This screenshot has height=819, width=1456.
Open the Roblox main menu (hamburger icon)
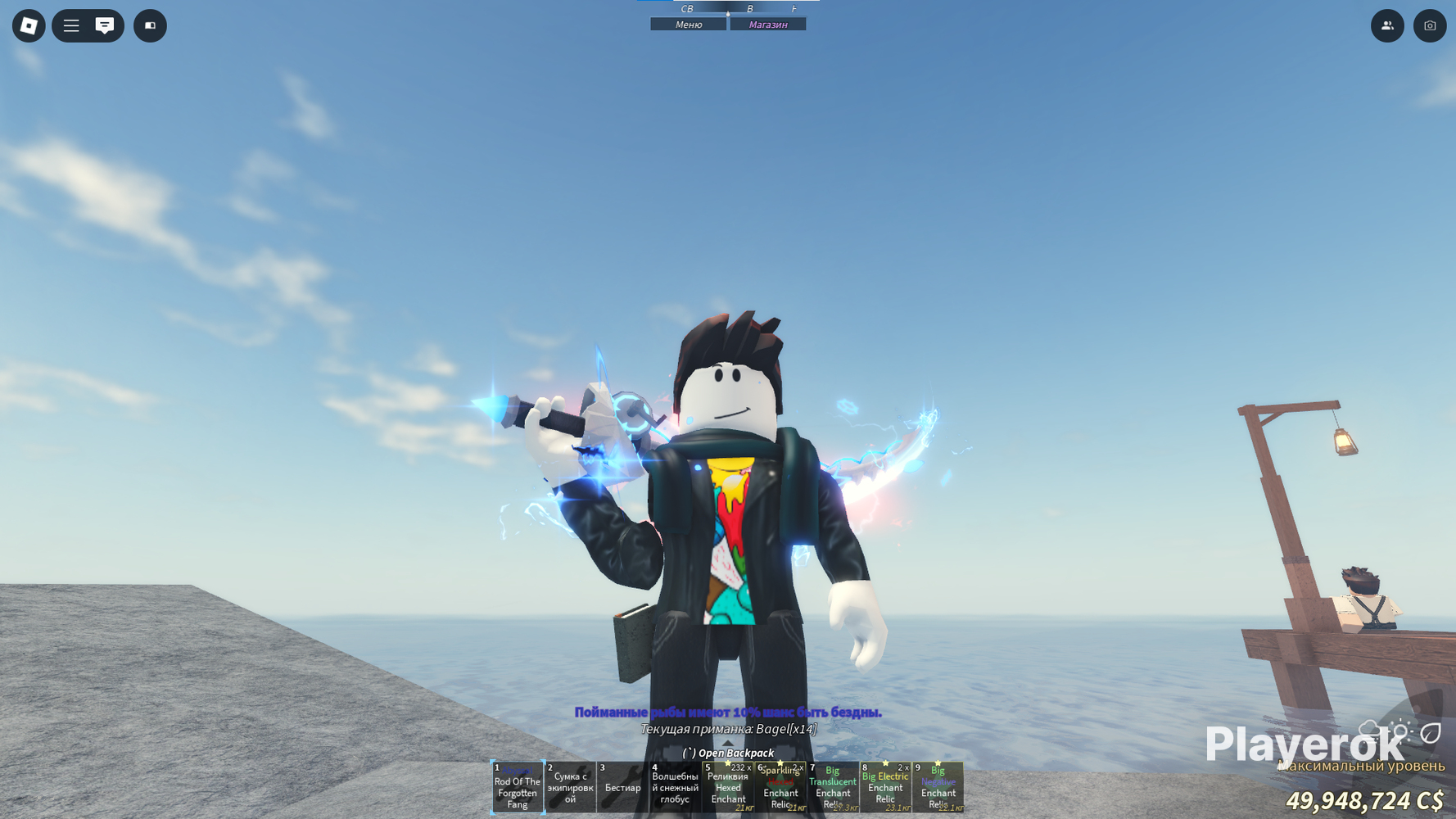click(71, 25)
